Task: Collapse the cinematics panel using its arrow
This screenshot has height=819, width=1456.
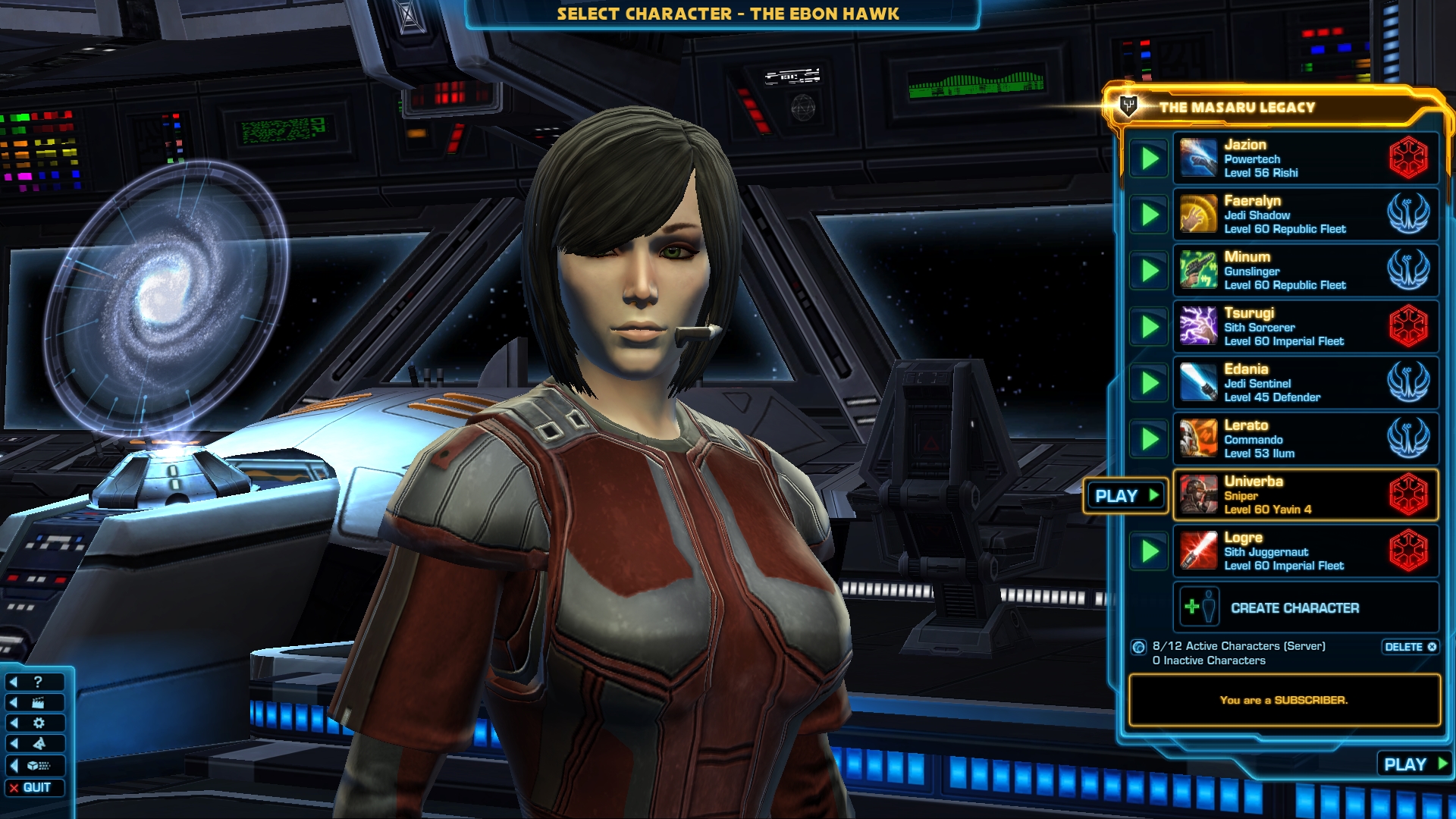Action: coord(14,702)
